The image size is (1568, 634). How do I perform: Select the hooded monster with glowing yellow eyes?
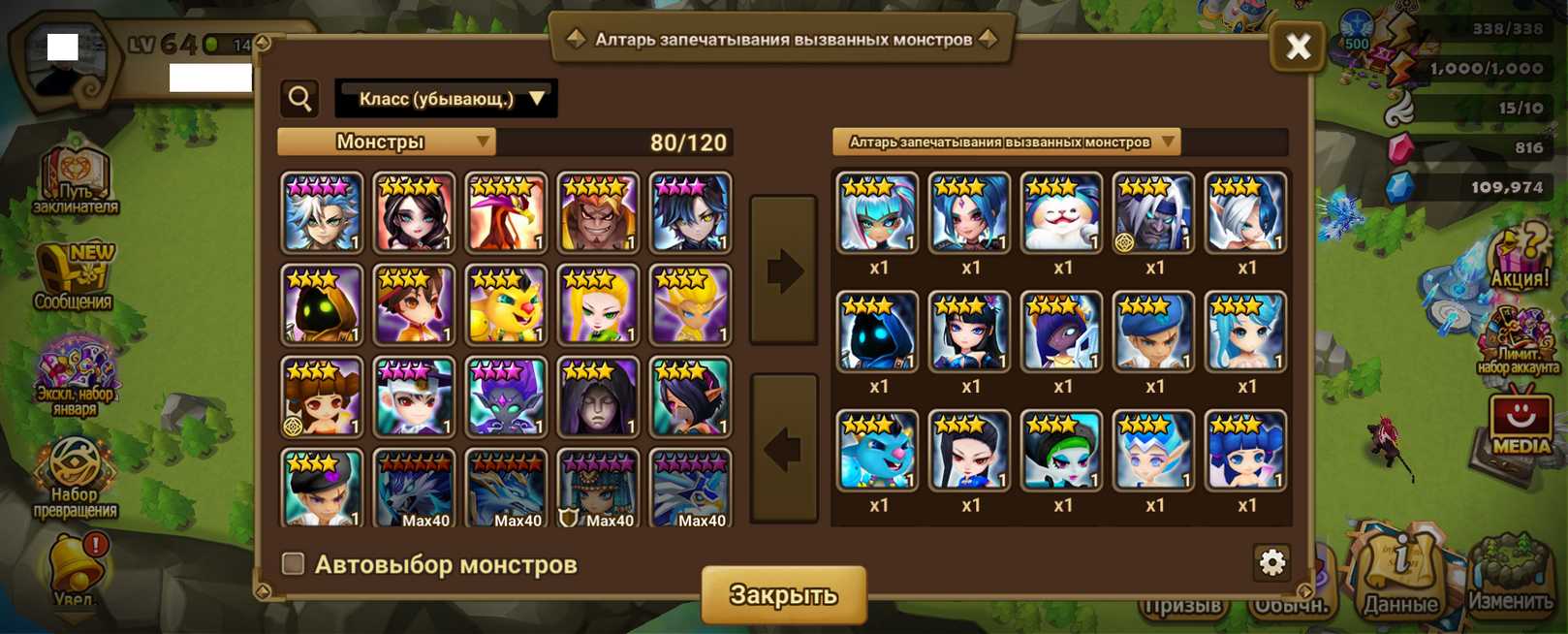tap(322, 304)
